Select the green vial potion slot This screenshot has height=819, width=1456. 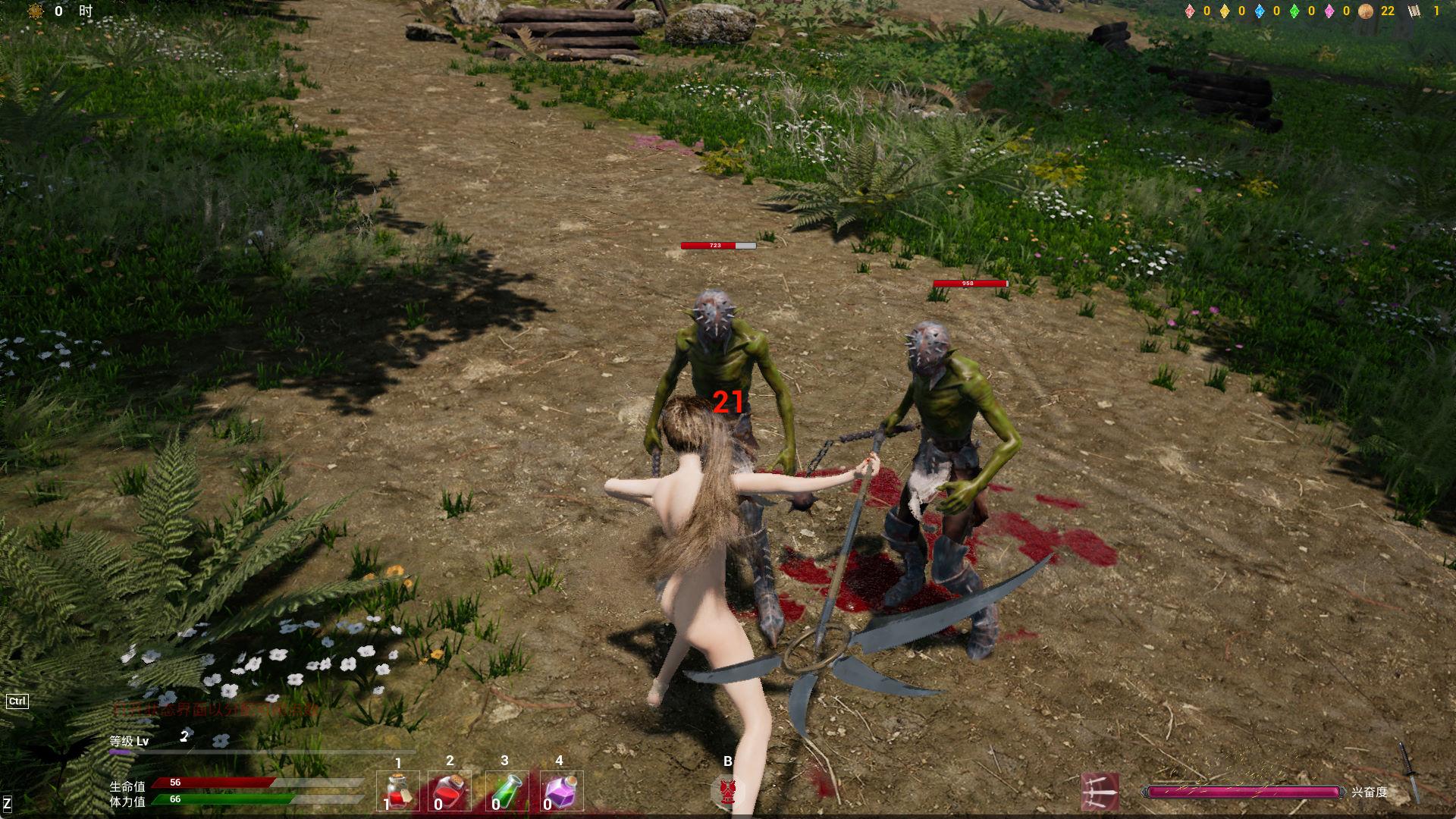(505, 792)
